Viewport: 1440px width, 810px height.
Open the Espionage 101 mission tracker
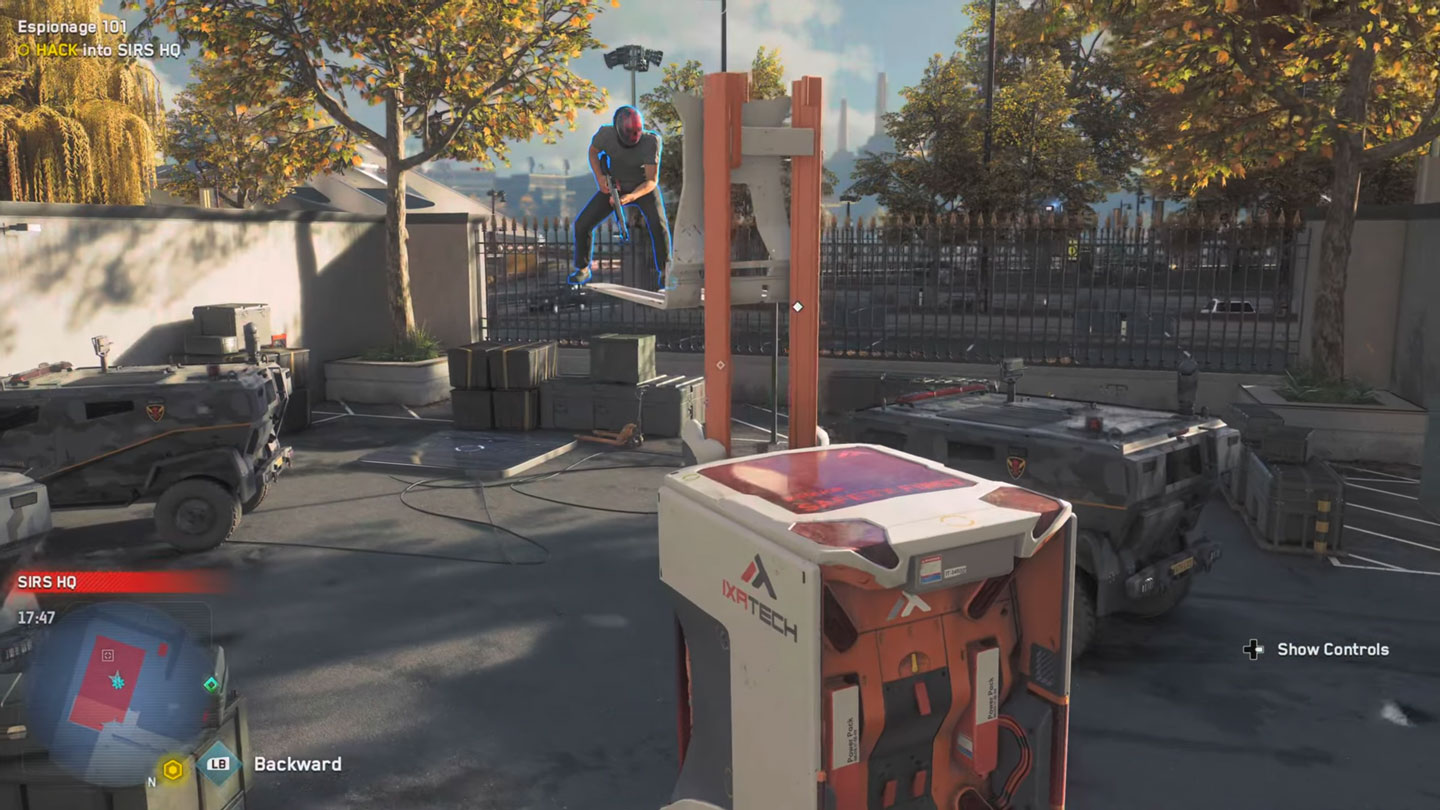(x=72, y=27)
